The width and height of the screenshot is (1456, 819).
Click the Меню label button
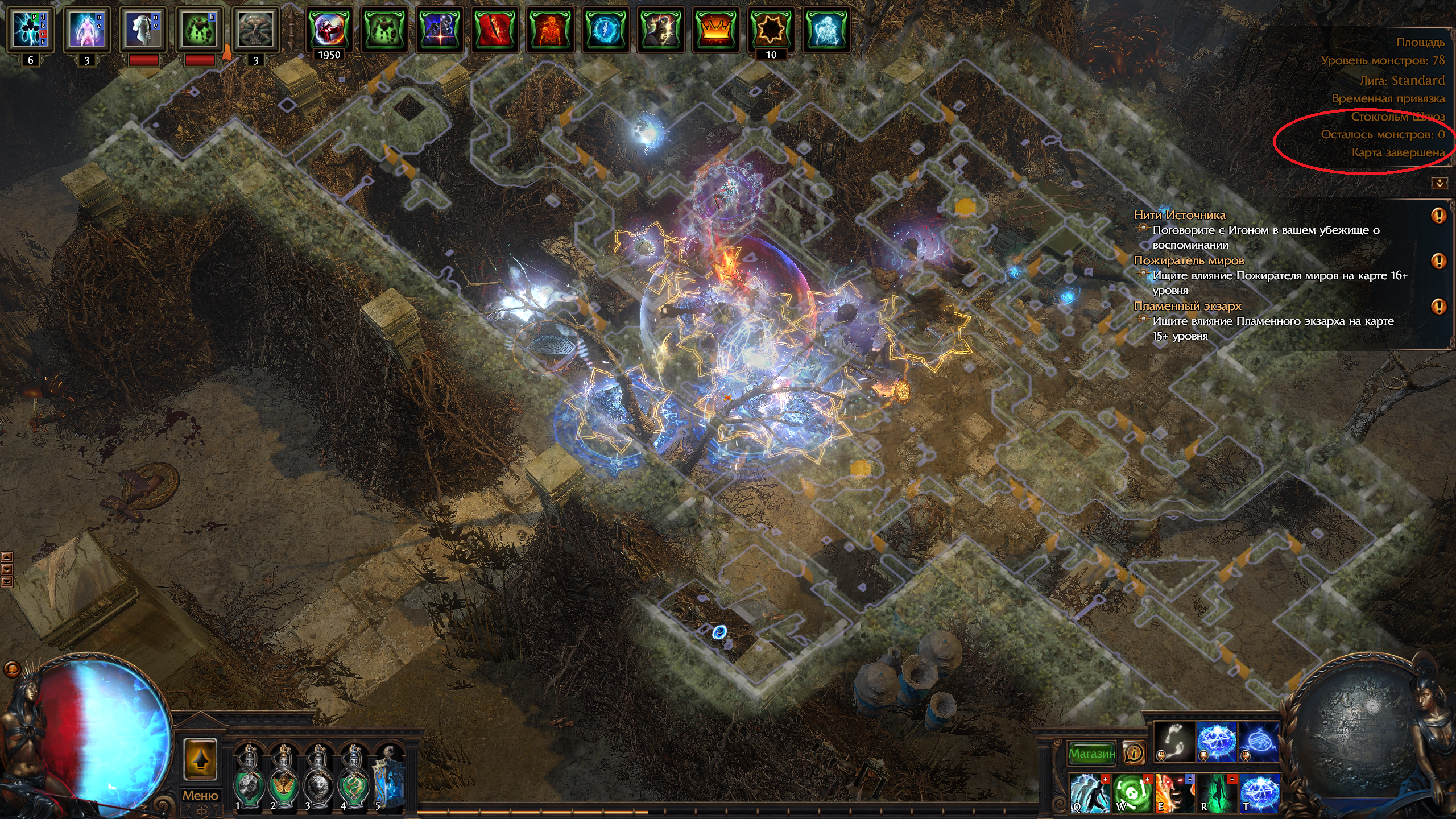[200, 795]
